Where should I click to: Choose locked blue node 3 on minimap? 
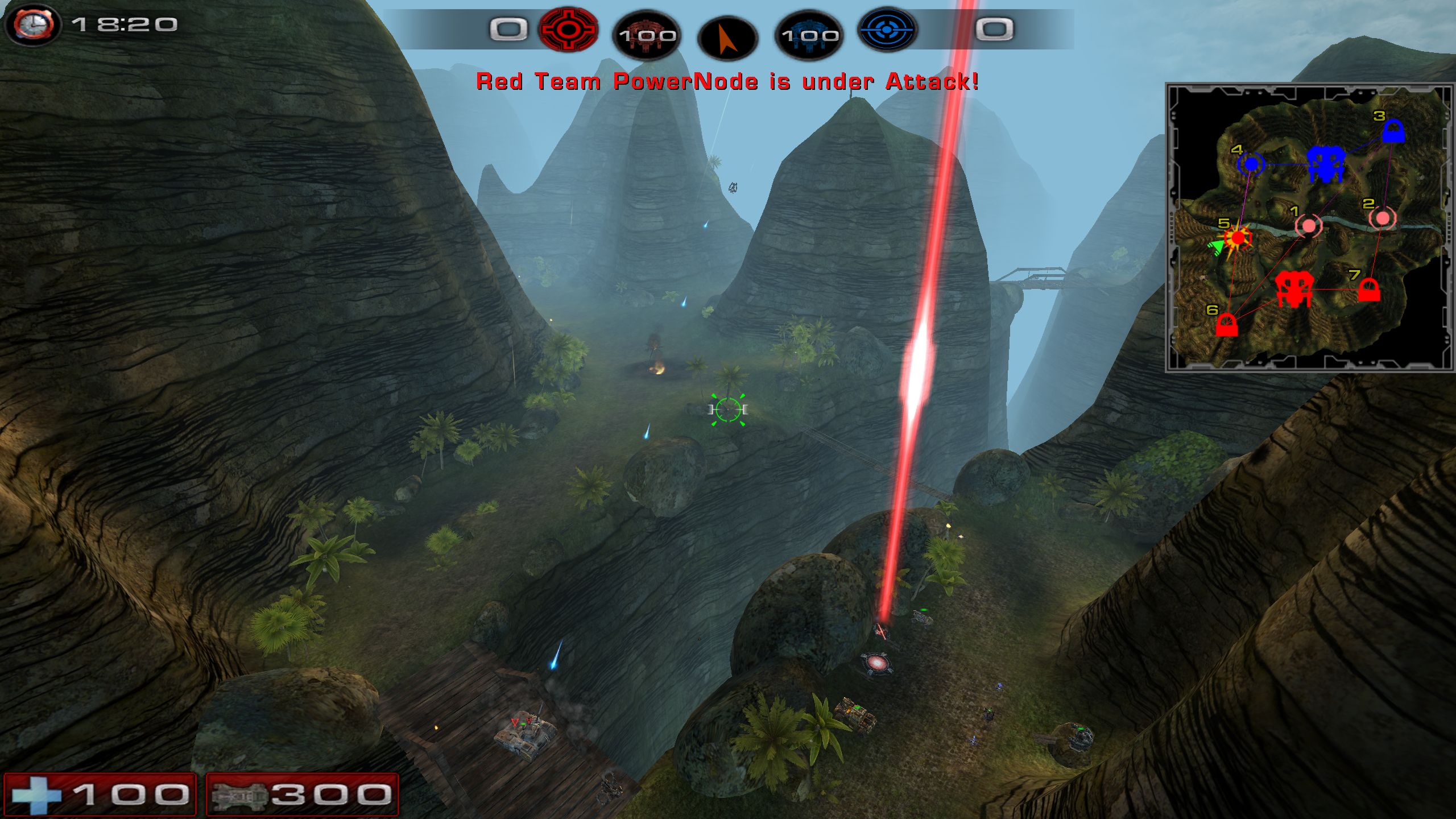[1393, 132]
